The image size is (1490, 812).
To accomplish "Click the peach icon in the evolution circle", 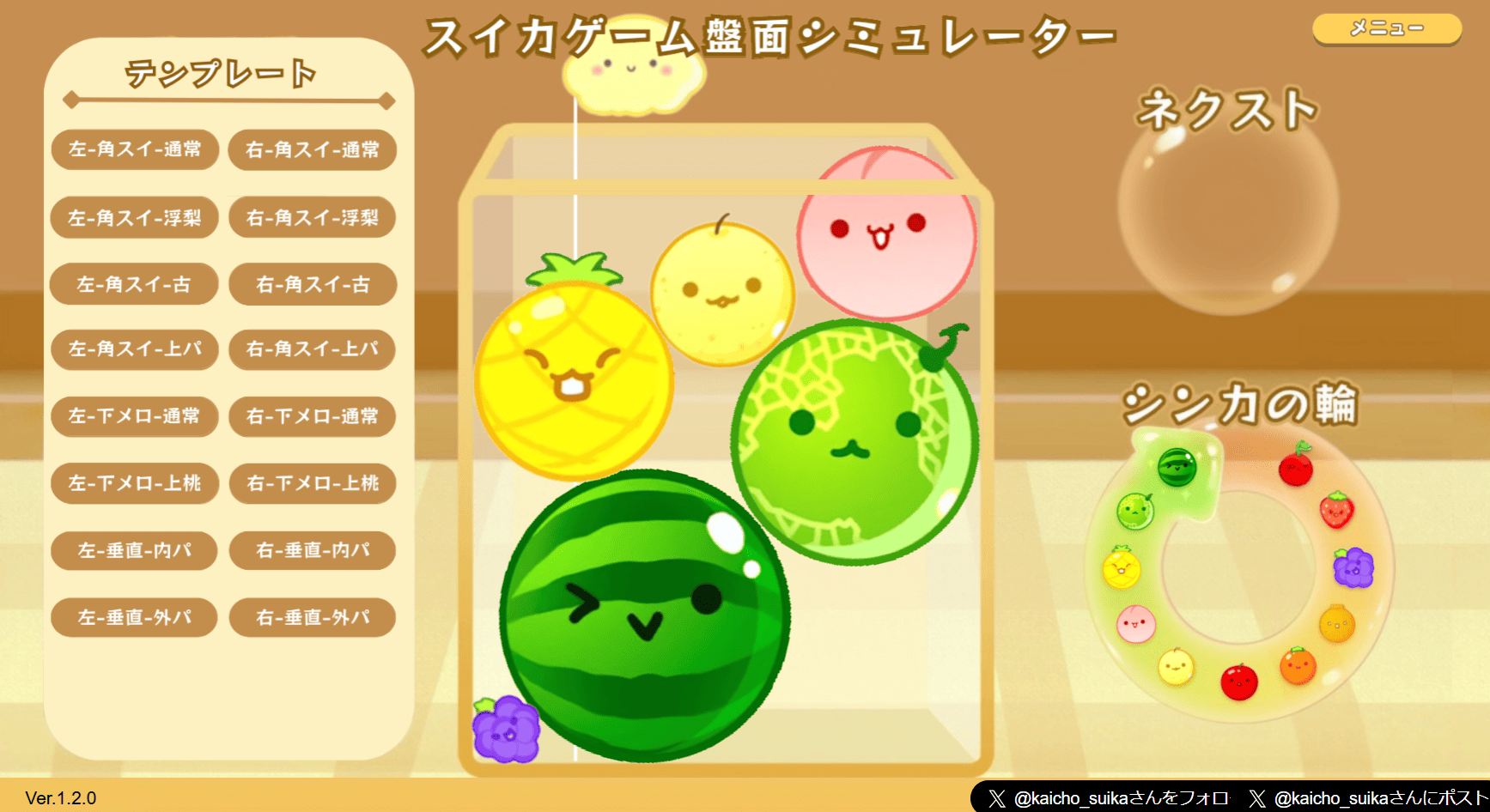I will (1137, 624).
